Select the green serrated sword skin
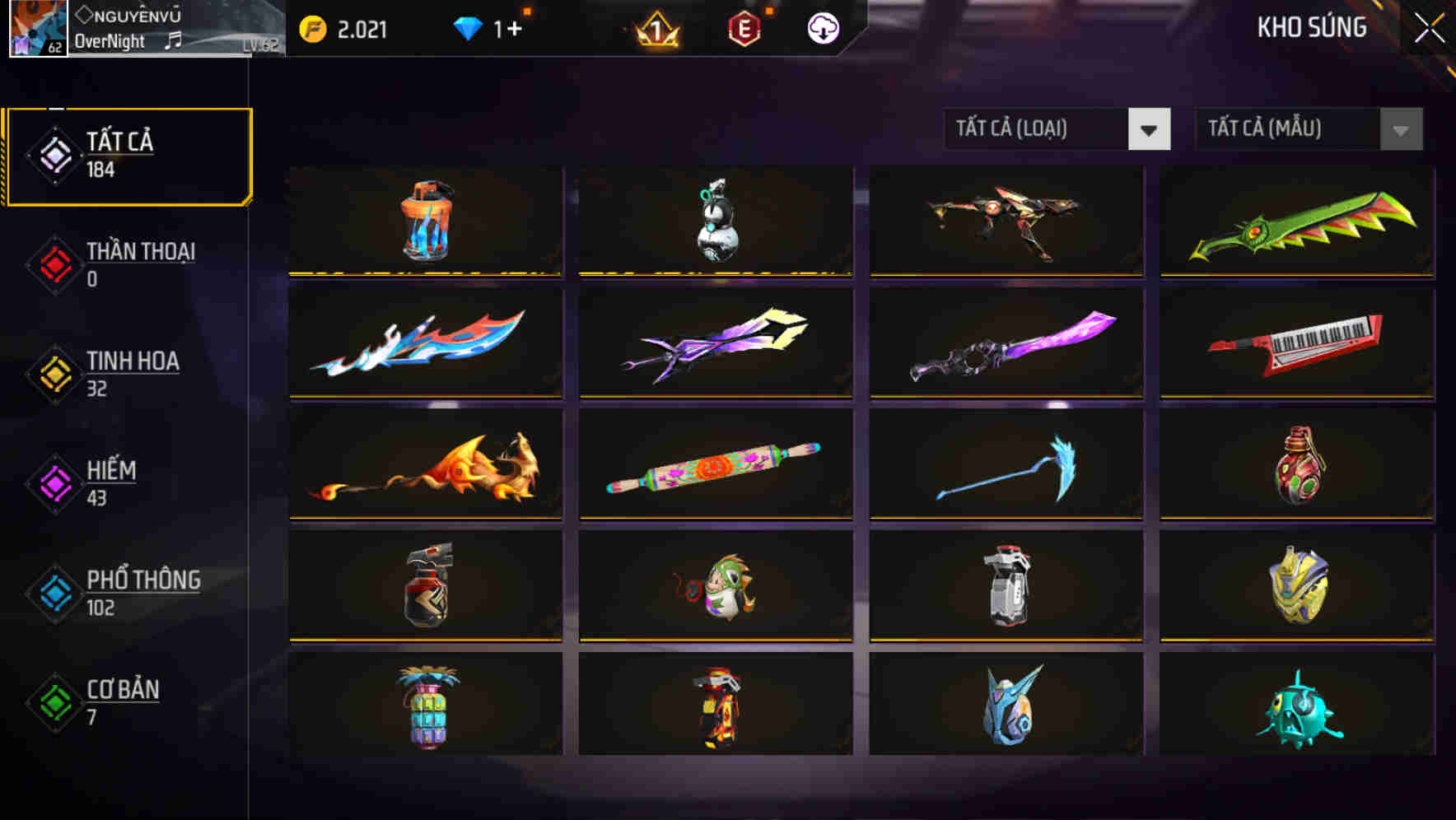Image resolution: width=1456 pixels, height=820 pixels. coord(1295,222)
